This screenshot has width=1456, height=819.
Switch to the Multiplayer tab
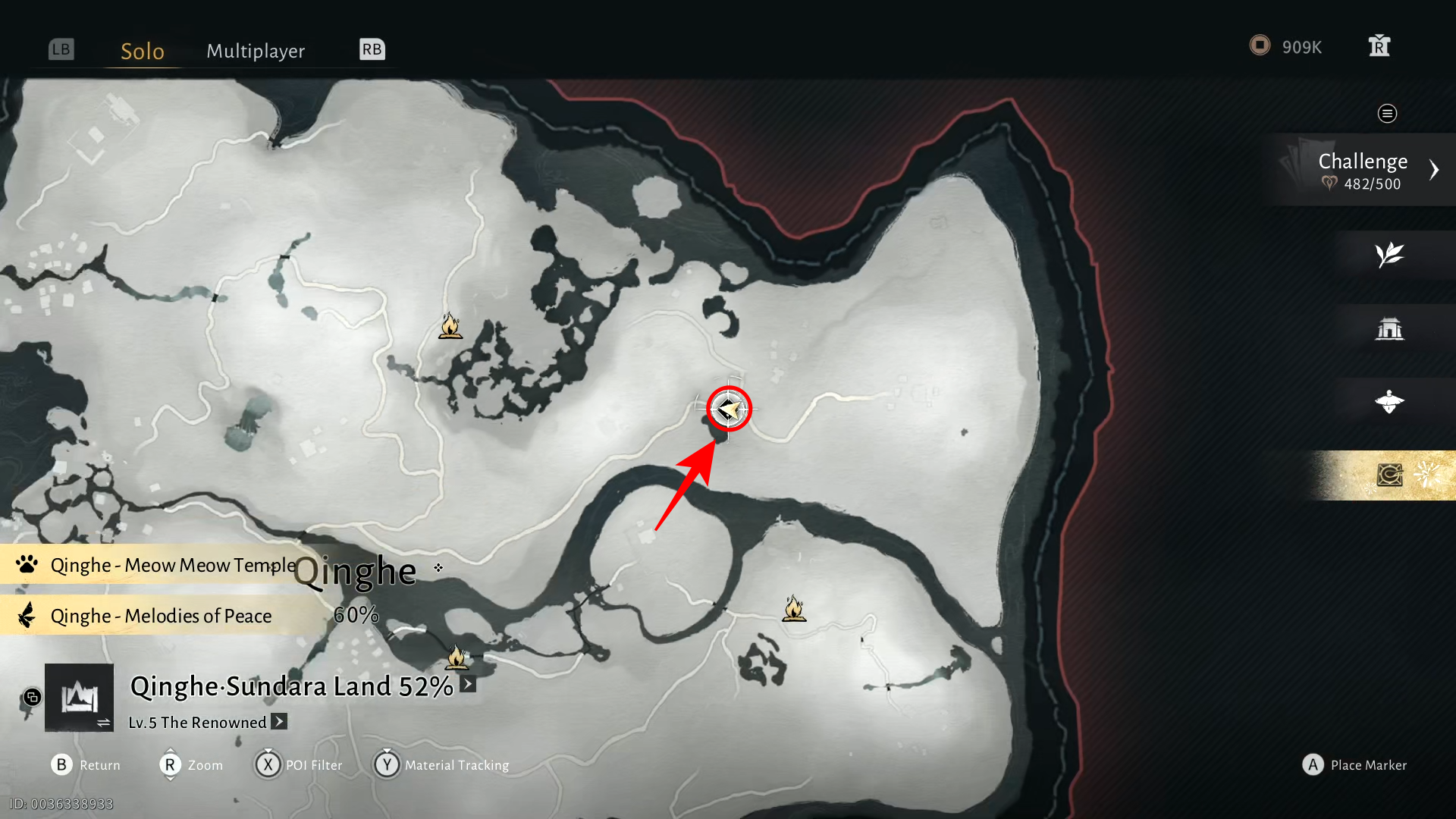click(256, 51)
